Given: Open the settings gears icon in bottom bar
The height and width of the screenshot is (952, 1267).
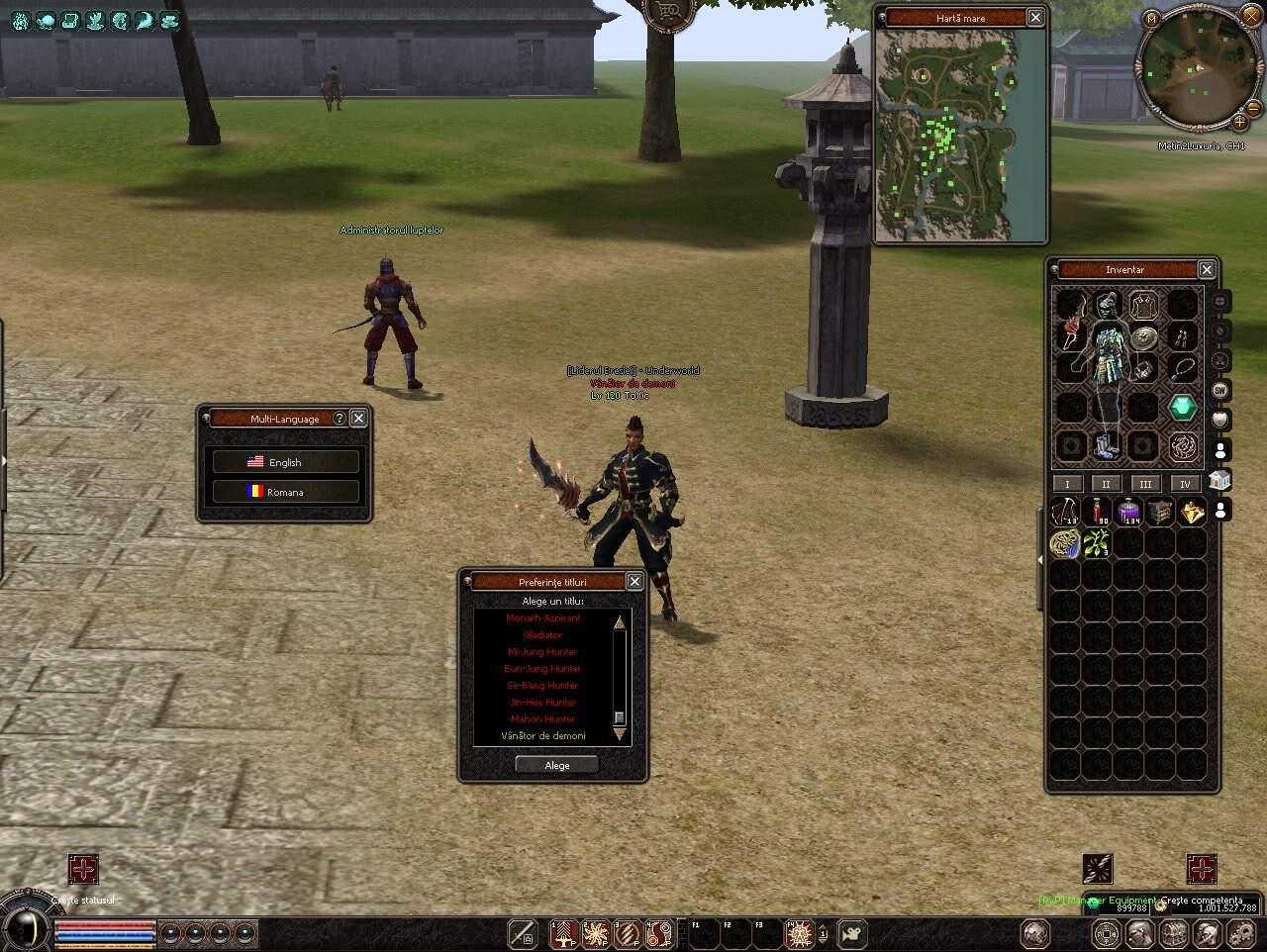Looking at the screenshot, I should pyautogui.click(x=1243, y=934).
